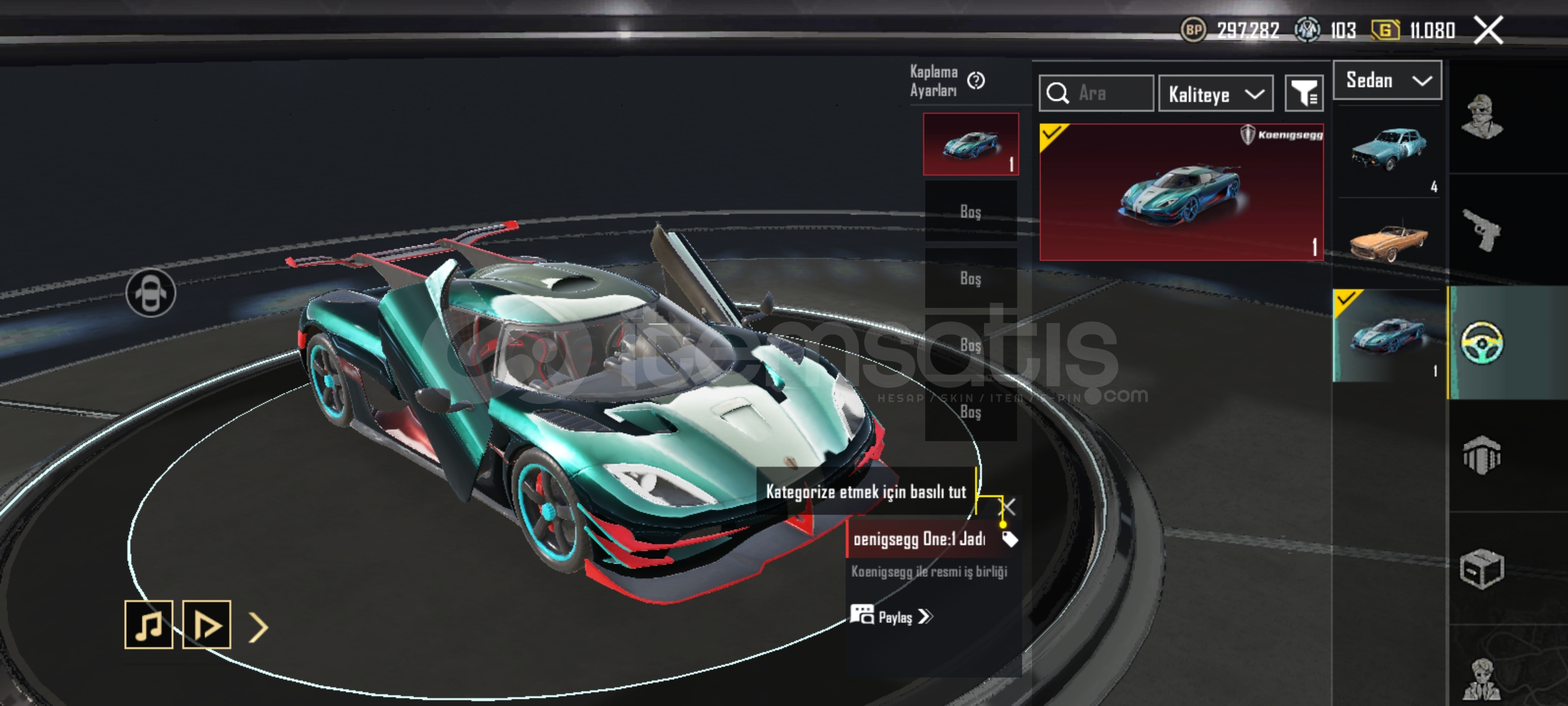This screenshot has width=1568, height=706.
Task: Open the parachute tab
Action: 1482,455
